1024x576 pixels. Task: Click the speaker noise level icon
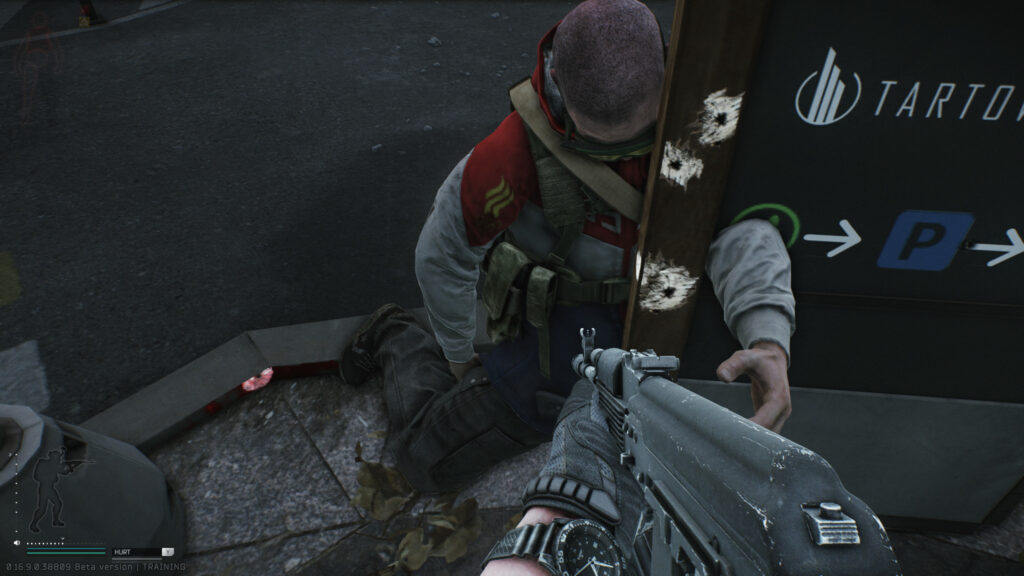click(19, 542)
